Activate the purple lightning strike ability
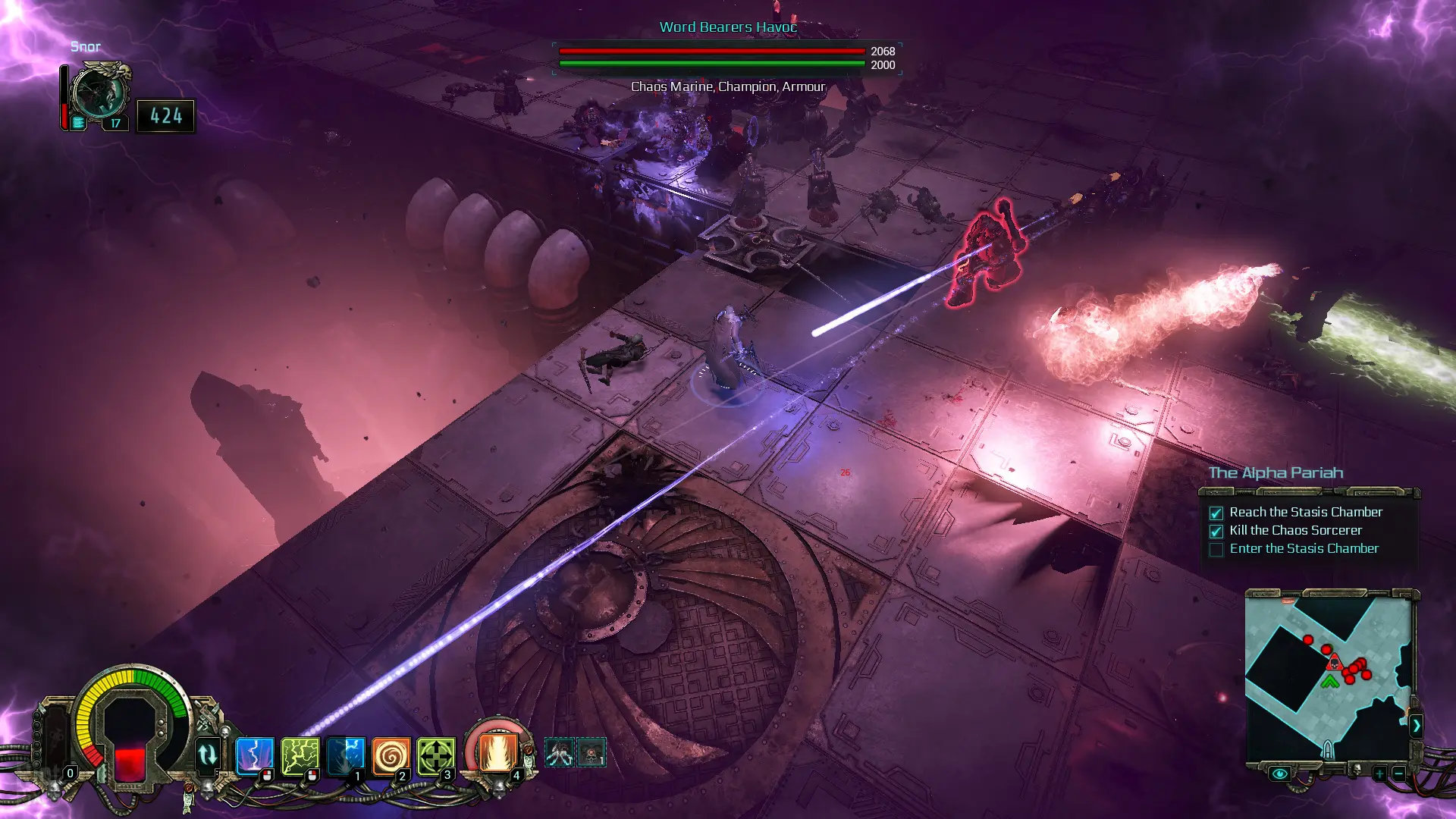The height and width of the screenshot is (819, 1456). 254,755
